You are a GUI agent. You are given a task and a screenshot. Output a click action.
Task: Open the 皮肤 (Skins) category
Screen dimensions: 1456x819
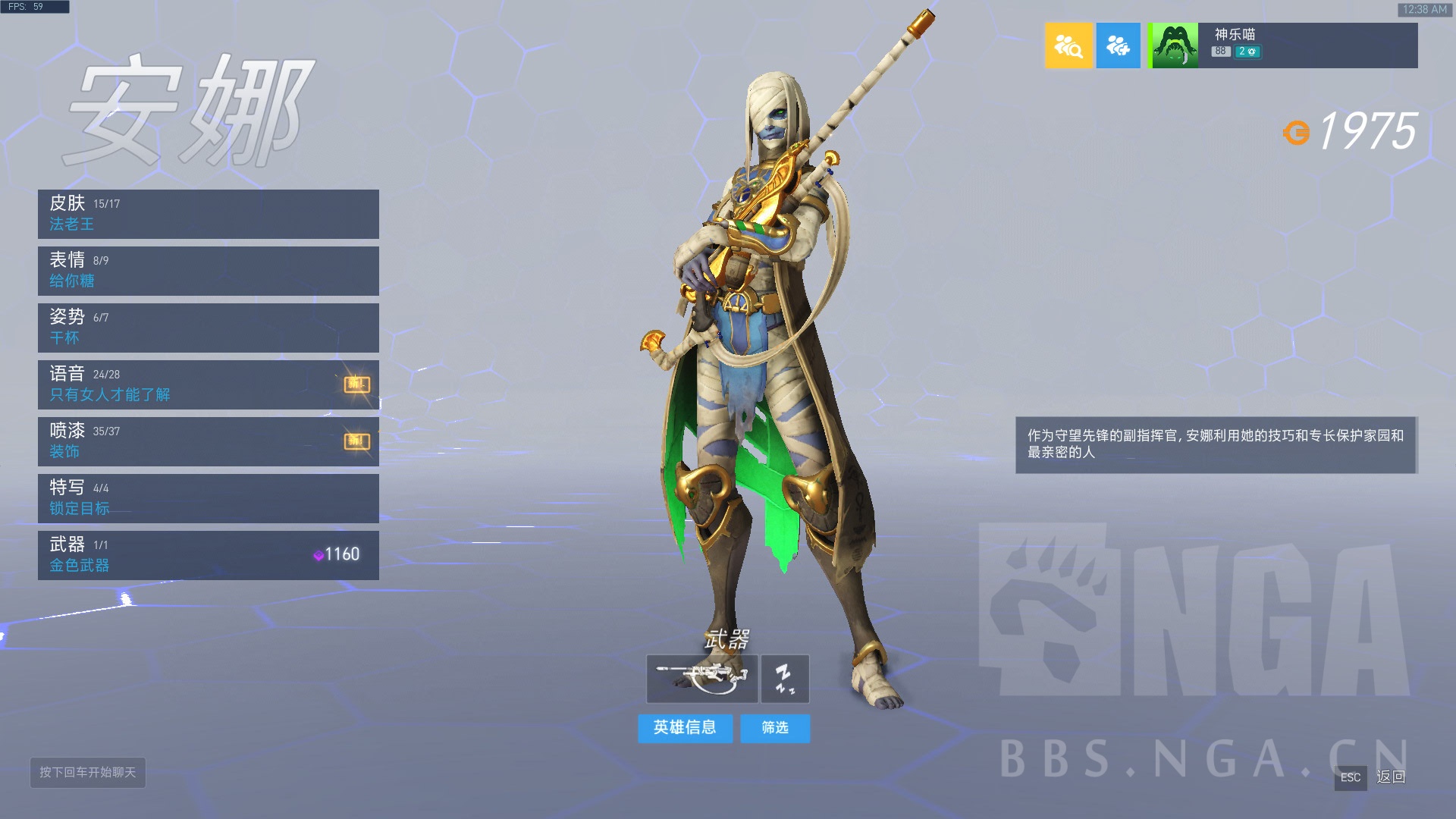(208, 214)
